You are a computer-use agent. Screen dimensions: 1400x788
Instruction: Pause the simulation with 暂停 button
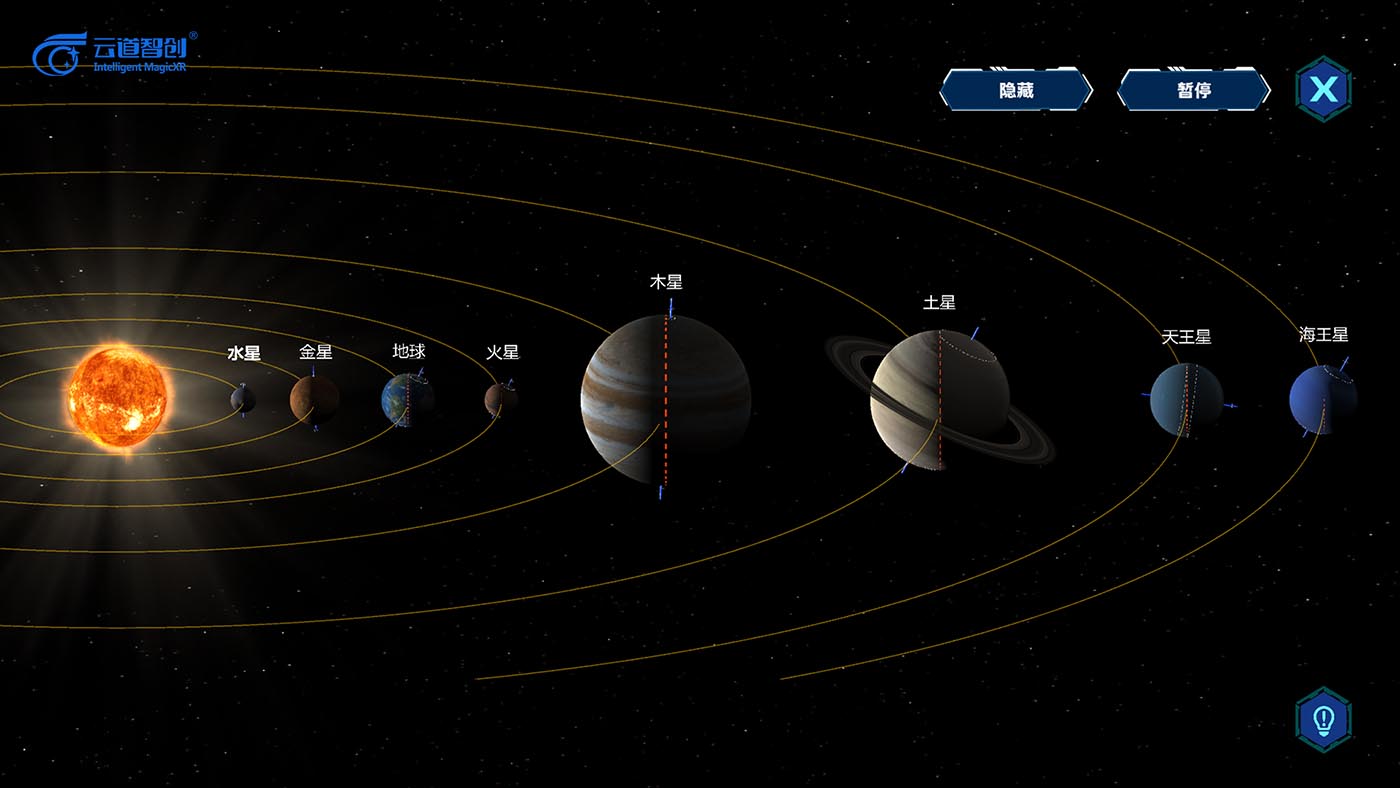tap(1193, 90)
